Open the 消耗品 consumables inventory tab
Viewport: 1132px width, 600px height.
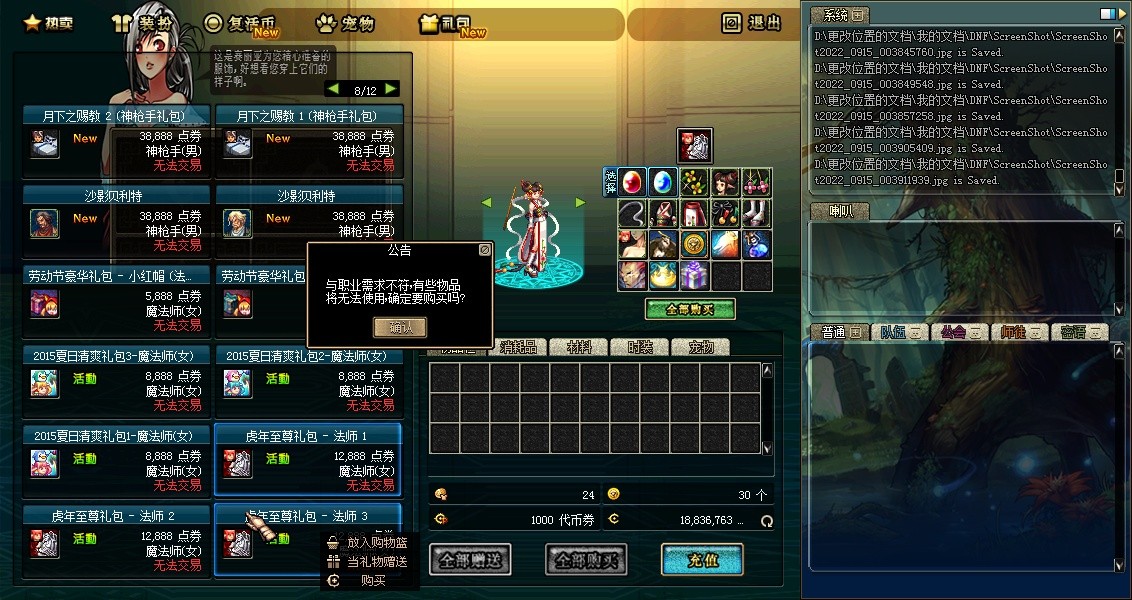point(518,347)
